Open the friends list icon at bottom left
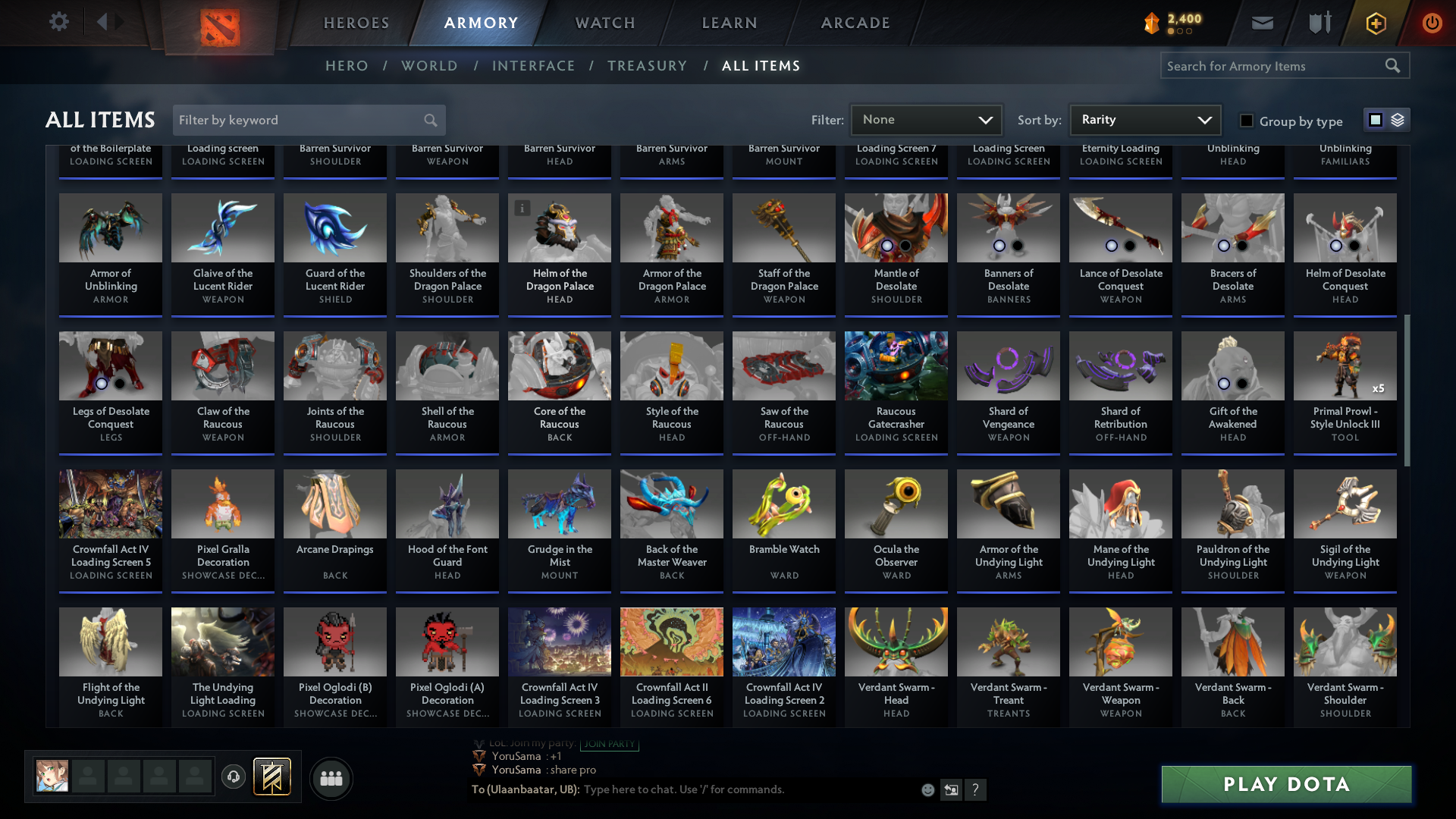This screenshot has width=1456, height=819. [x=330, y=778]
